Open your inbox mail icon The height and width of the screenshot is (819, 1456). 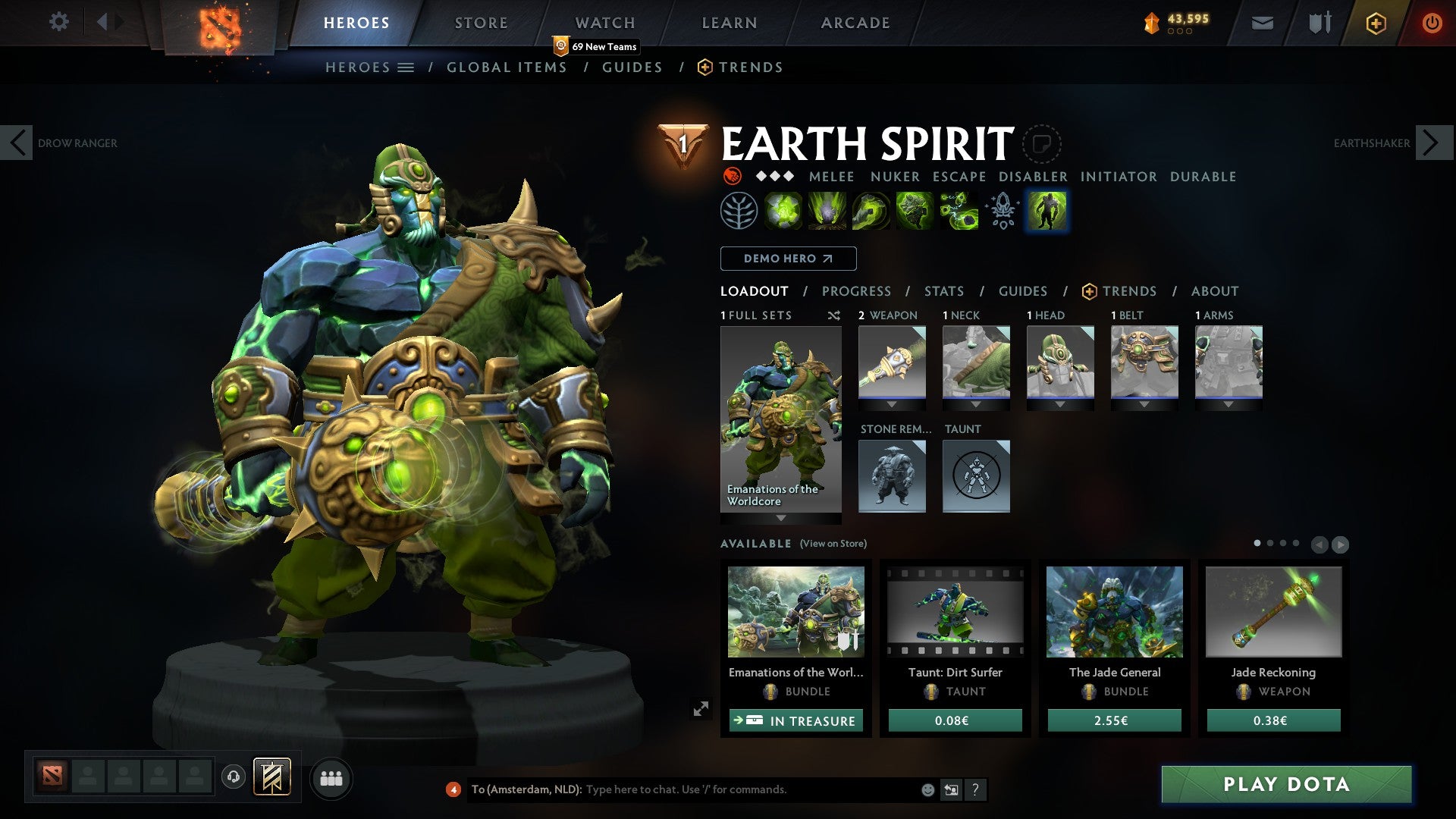click(x=1263, y=23)
